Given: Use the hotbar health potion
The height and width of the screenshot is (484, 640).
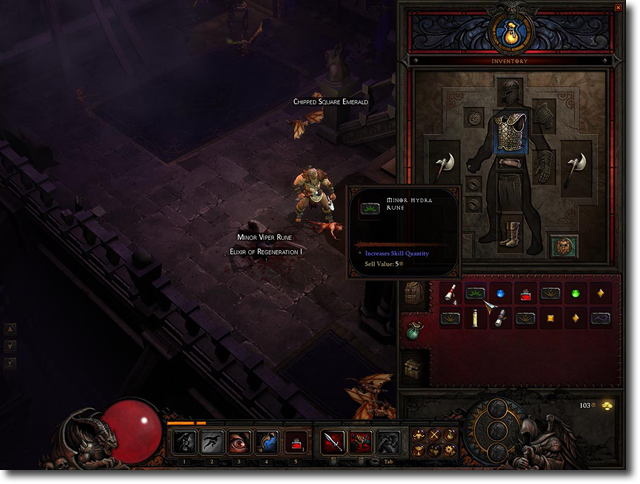Looking at the screenshot, I should coord(297,442).
